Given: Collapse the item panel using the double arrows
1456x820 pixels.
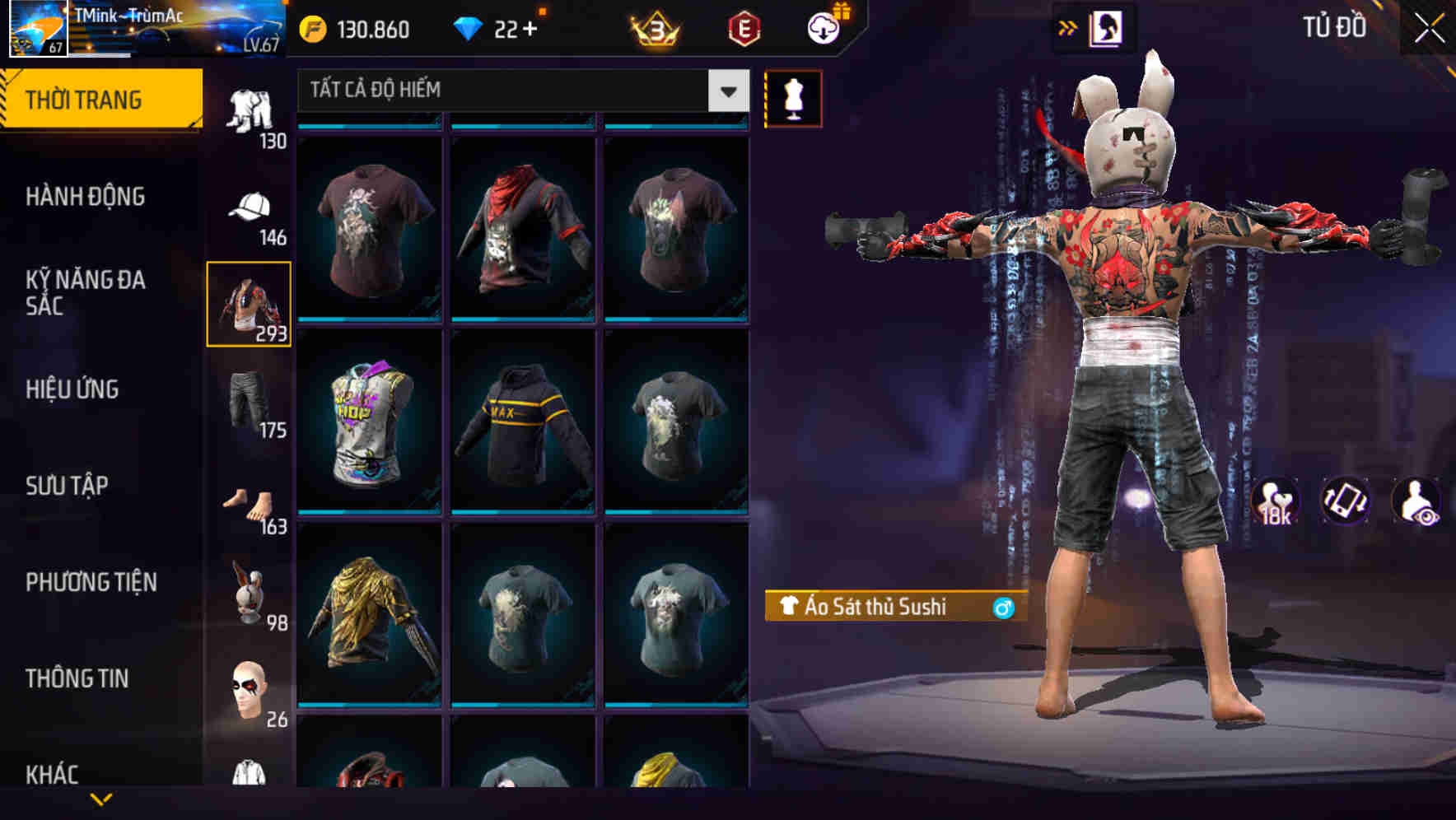Looking at the screenshot, I should point(1066,27).
